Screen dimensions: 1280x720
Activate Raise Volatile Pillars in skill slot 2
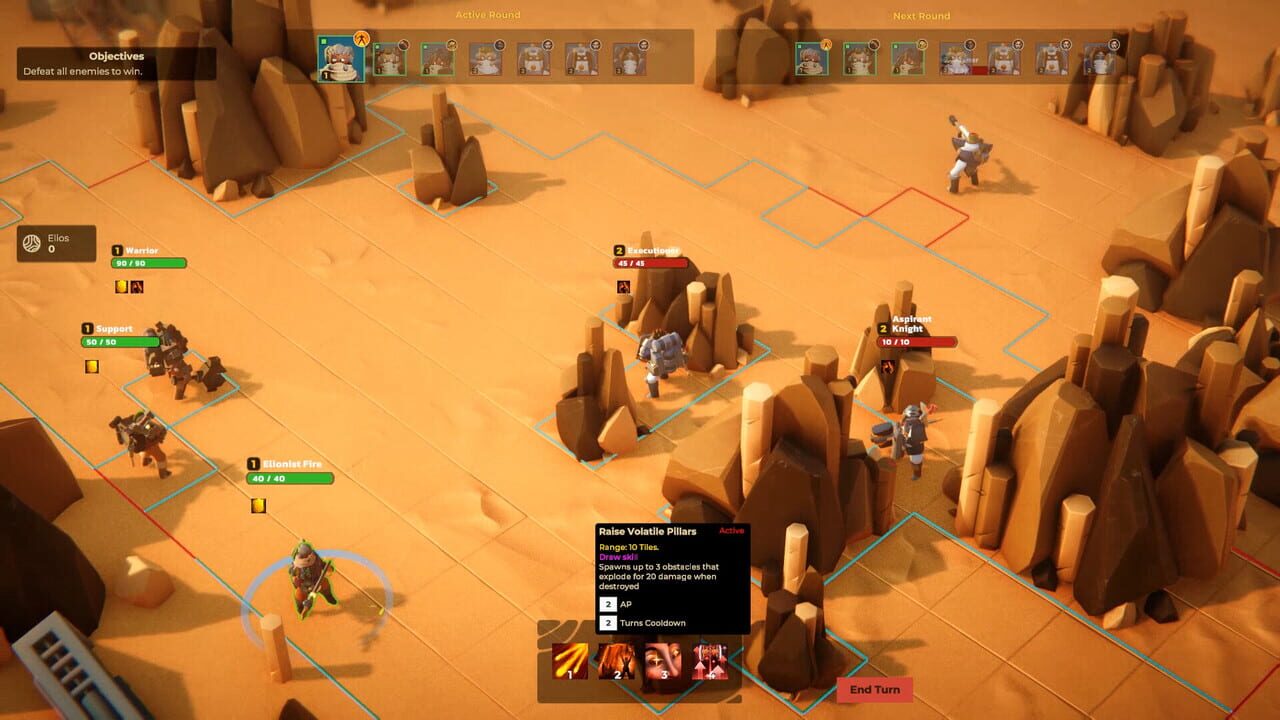pyautogui.click(x=617, y=662)
